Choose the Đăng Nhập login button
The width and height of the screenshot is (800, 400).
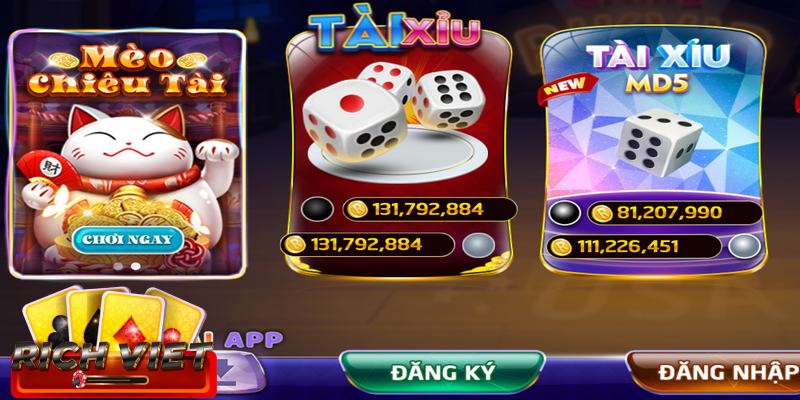pos(720,374)
